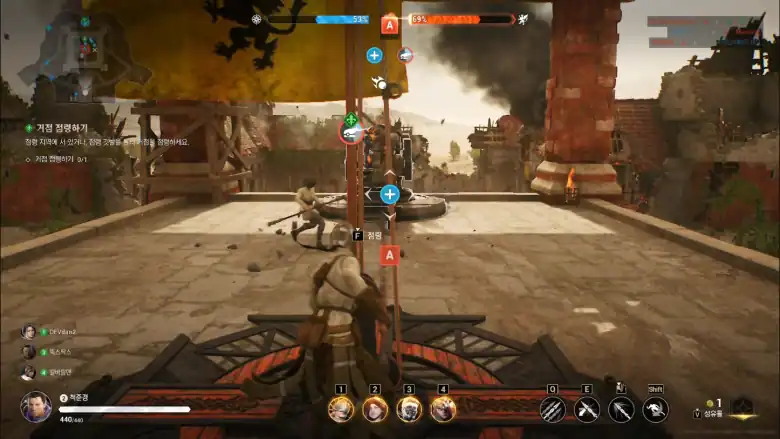Activate the hero skill in slot 2
The height and width of the screenshot is (439, 780).
(375, 408)
